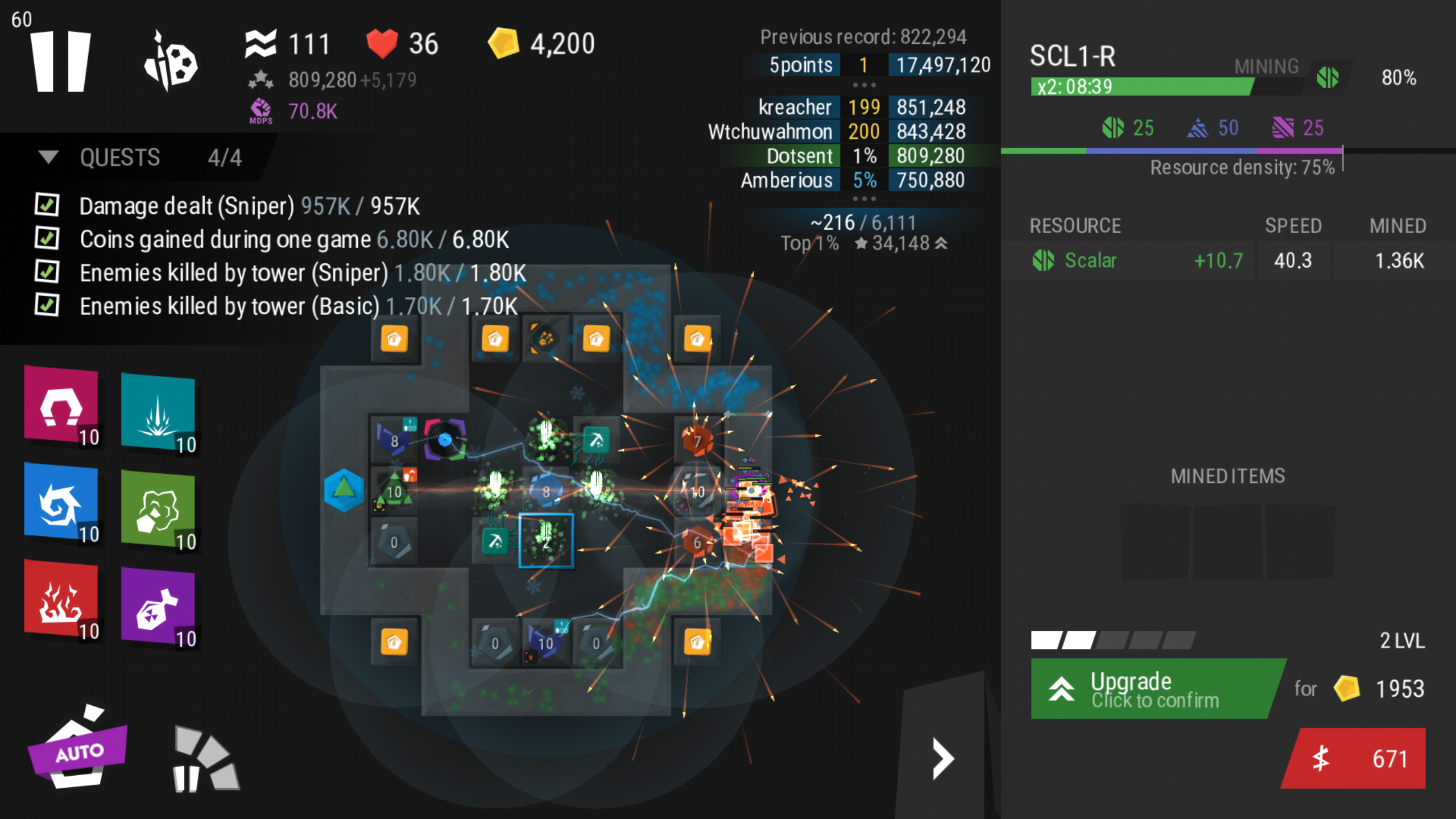Click the grey segmented speed button
This screenshot has height=819, width=1456.
[x=205, y=760]
